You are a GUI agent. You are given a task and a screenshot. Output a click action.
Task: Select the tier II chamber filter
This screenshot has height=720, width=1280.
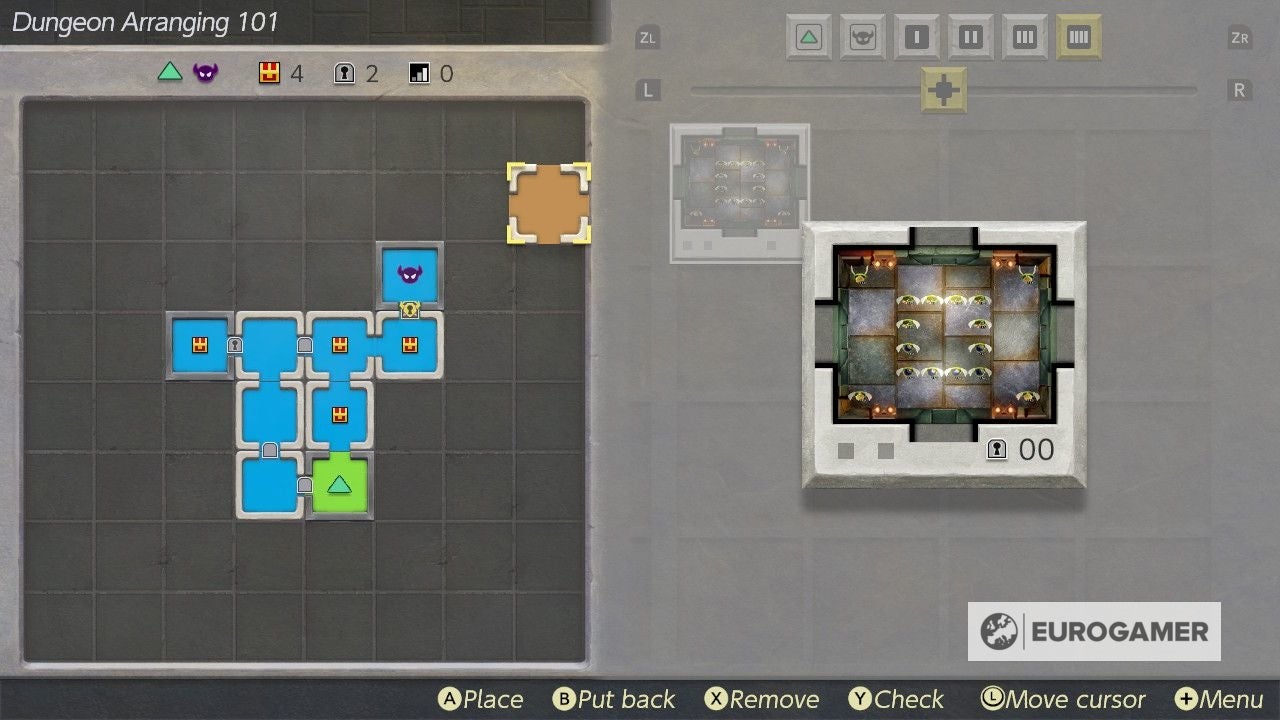click(969, 36)
